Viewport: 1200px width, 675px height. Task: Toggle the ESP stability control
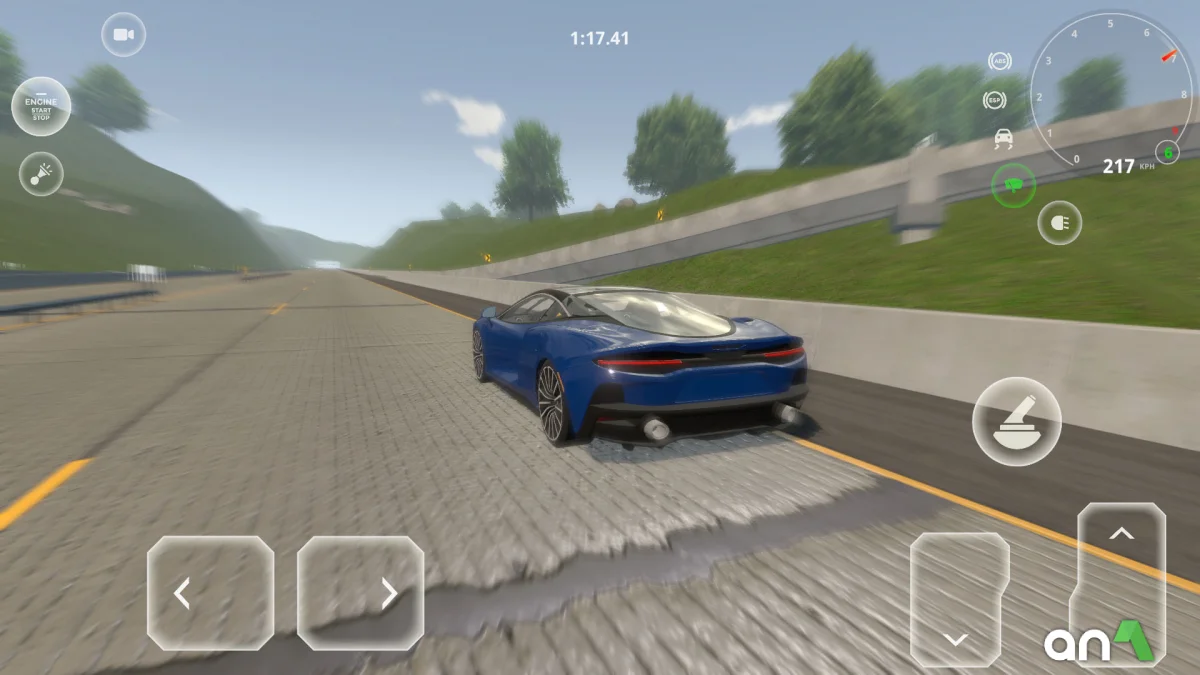tap(994, 100)
